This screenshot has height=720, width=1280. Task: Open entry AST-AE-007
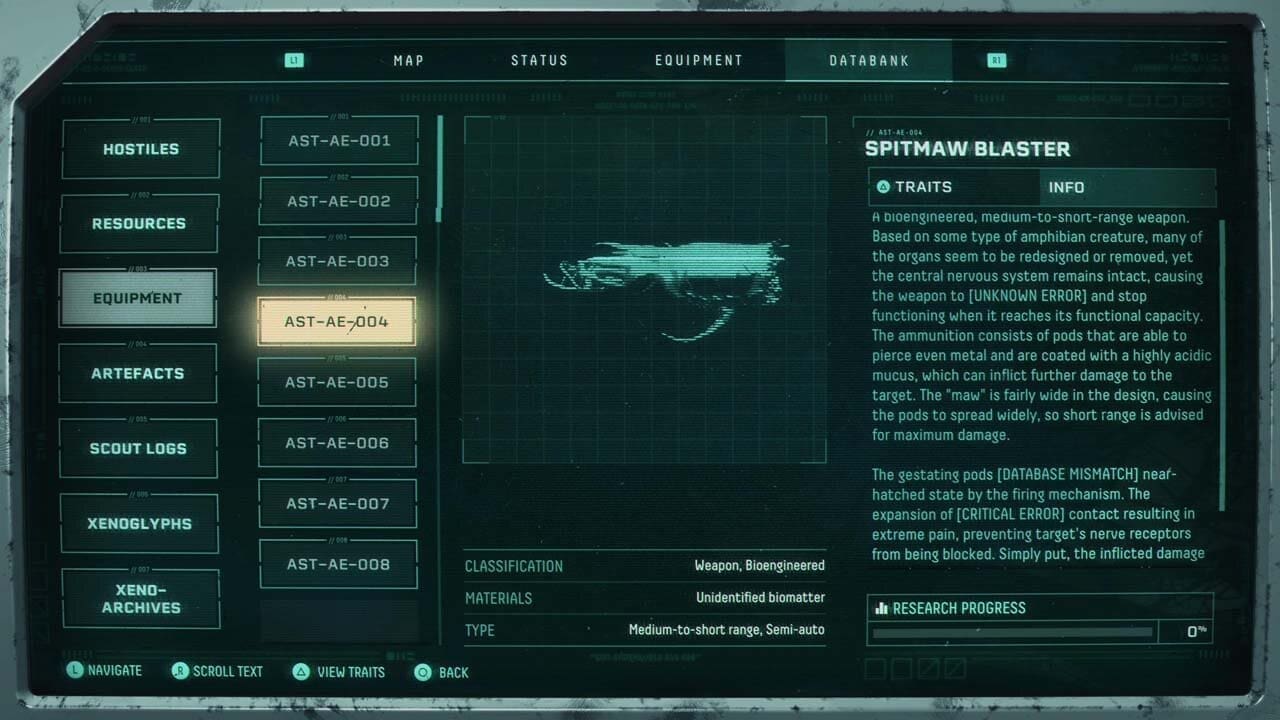[x=337, y=503]
